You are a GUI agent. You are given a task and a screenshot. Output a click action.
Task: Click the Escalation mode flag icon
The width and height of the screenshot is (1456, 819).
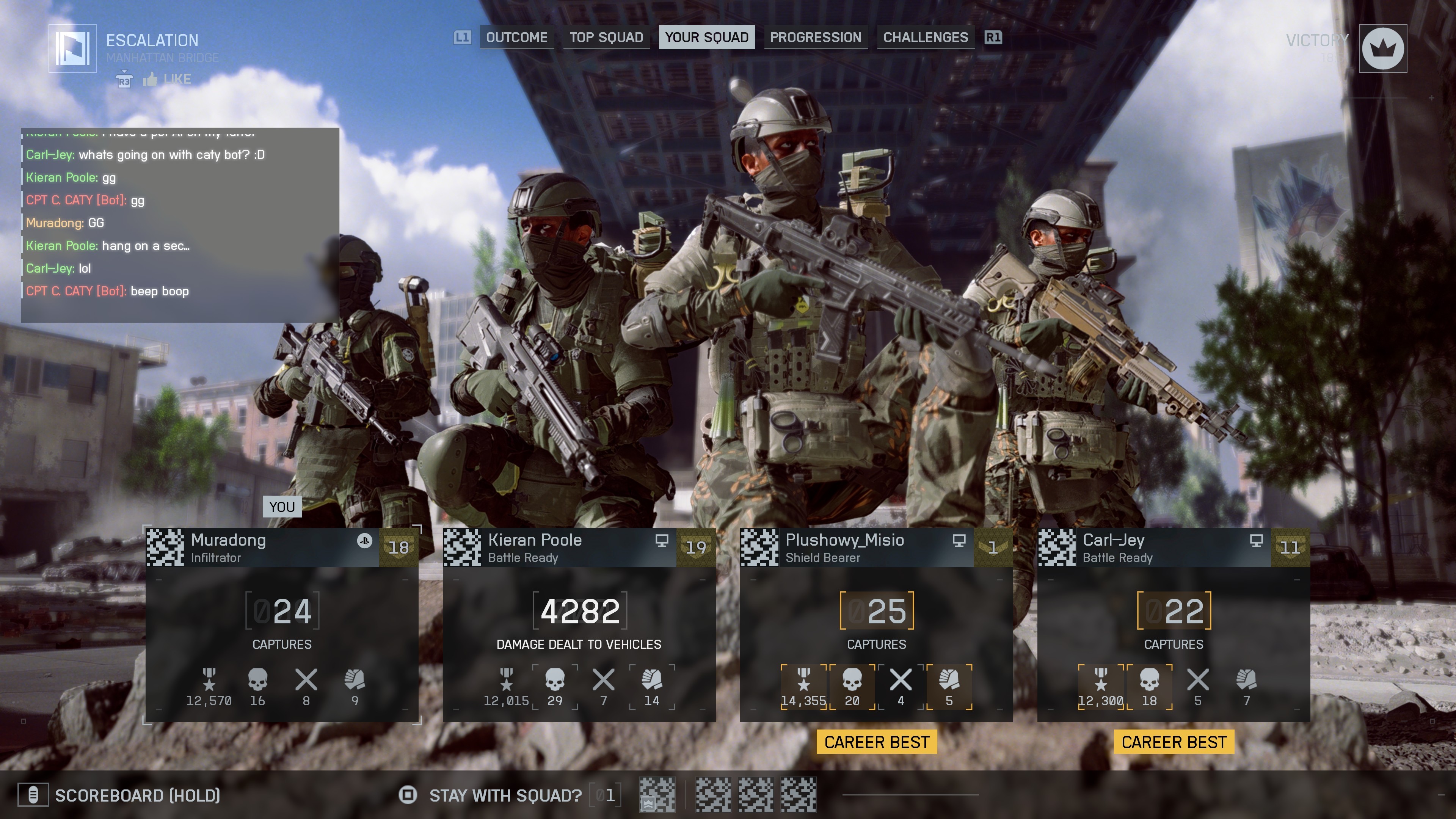(x=73, y=49)
